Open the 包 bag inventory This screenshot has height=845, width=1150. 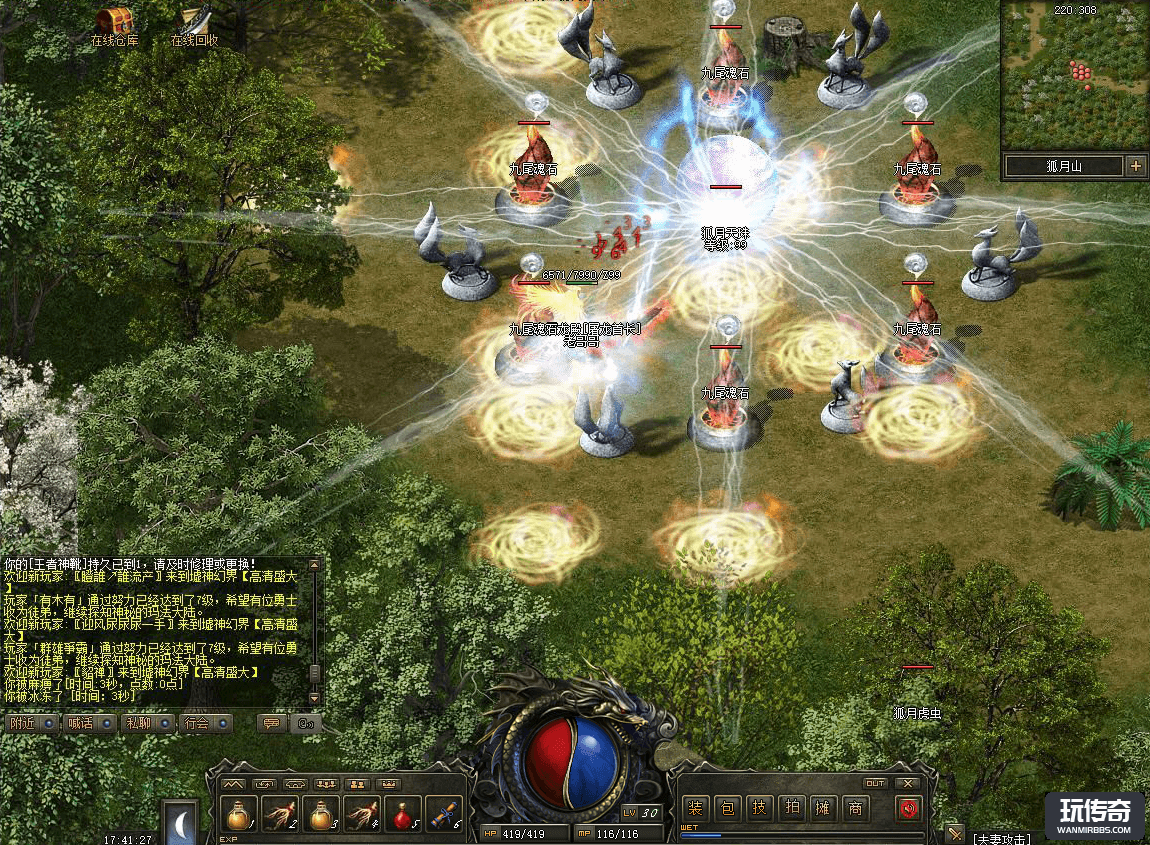729,808
